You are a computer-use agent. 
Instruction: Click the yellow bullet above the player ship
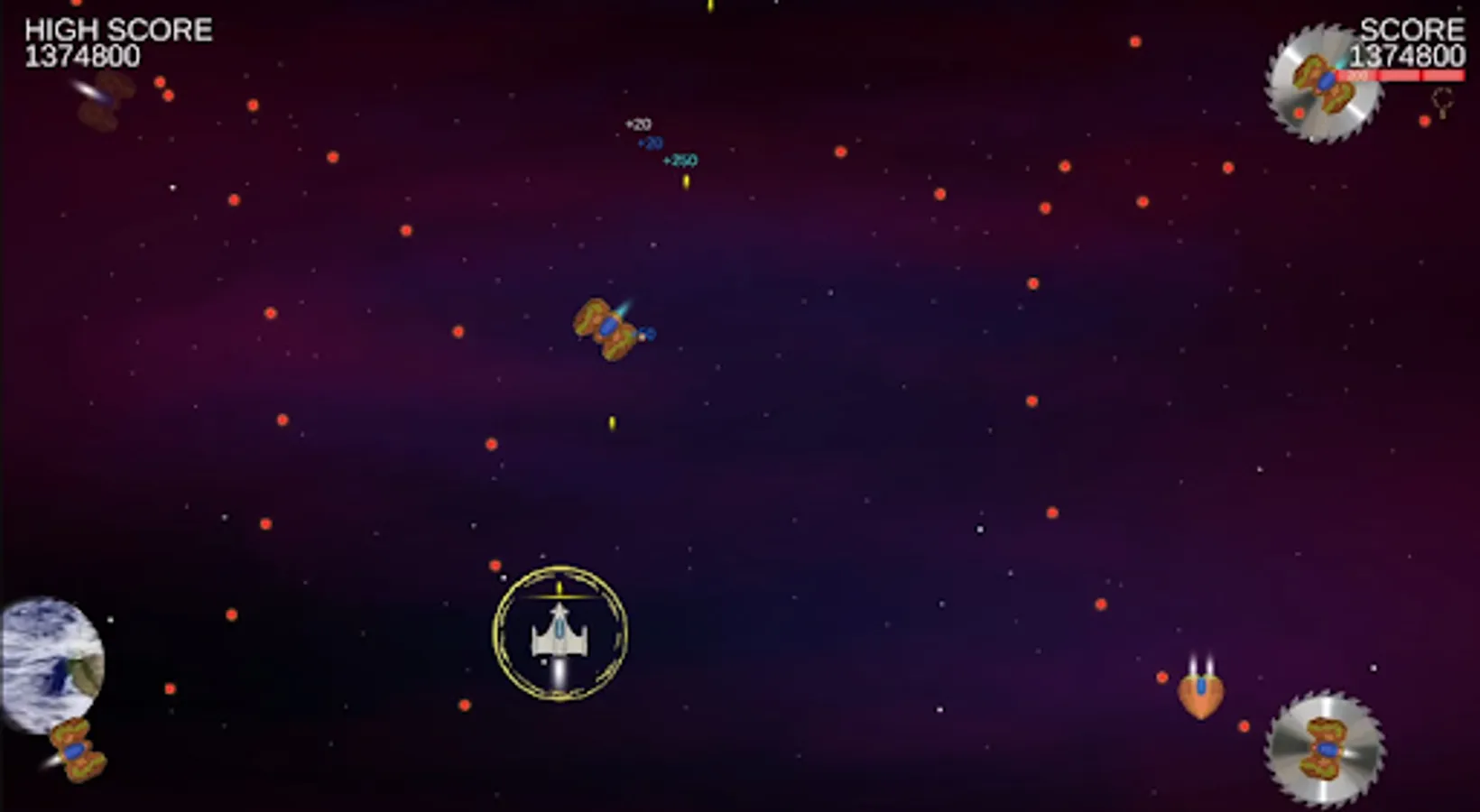[558, 586]
